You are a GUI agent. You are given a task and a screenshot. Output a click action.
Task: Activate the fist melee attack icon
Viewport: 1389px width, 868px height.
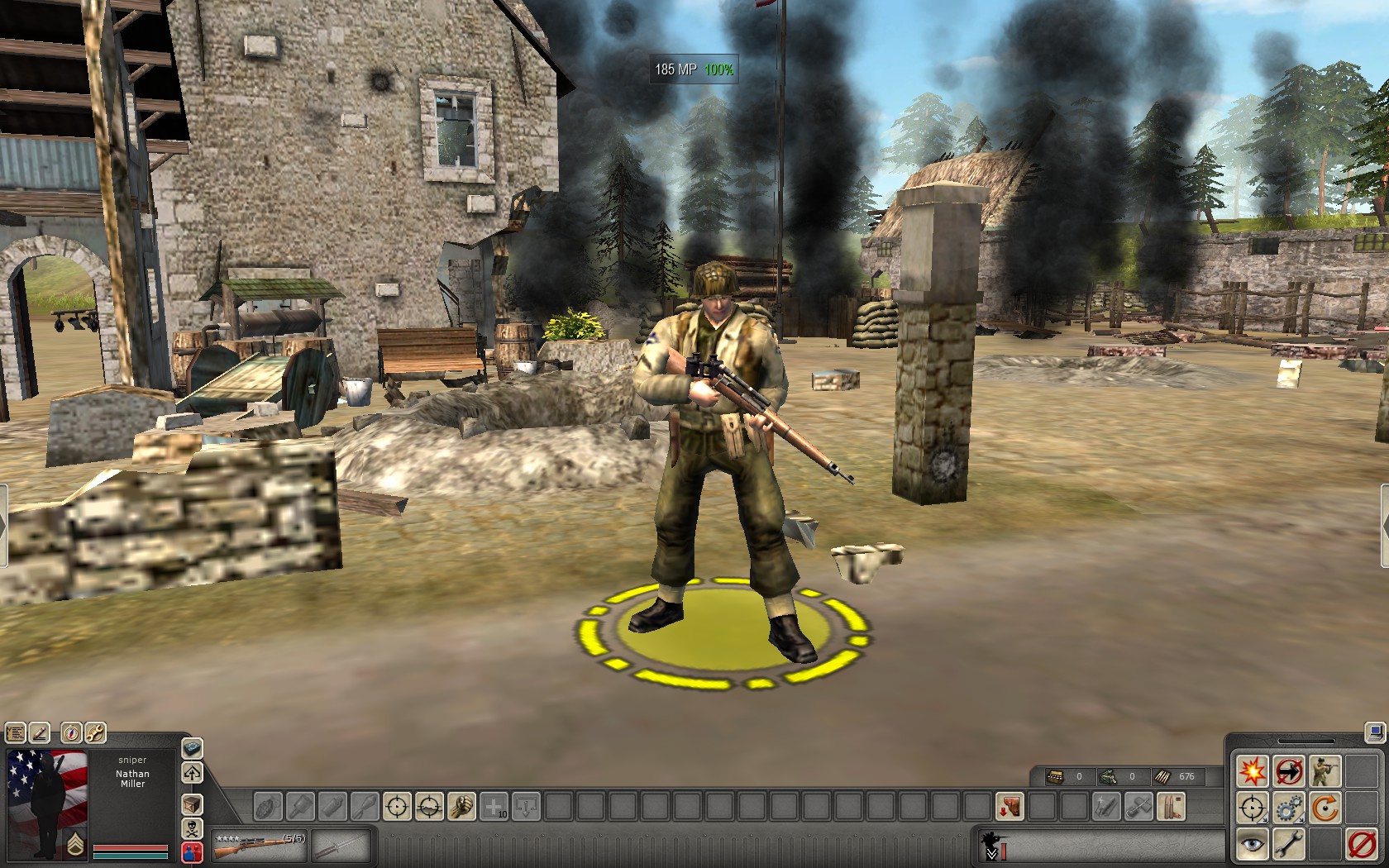tap(461, 806)
